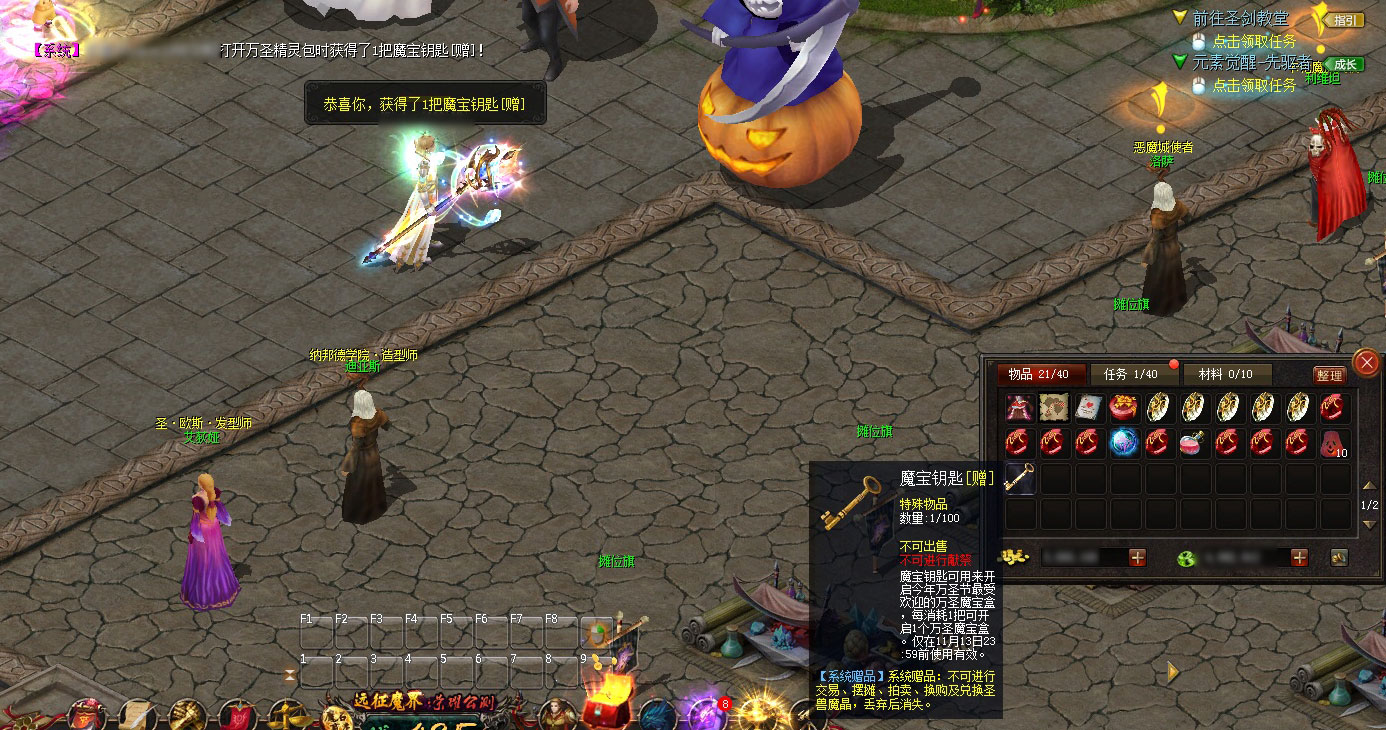Choose the blue glowing orb item
This screenshot has width=1386, height=730.
[1123, 442]
